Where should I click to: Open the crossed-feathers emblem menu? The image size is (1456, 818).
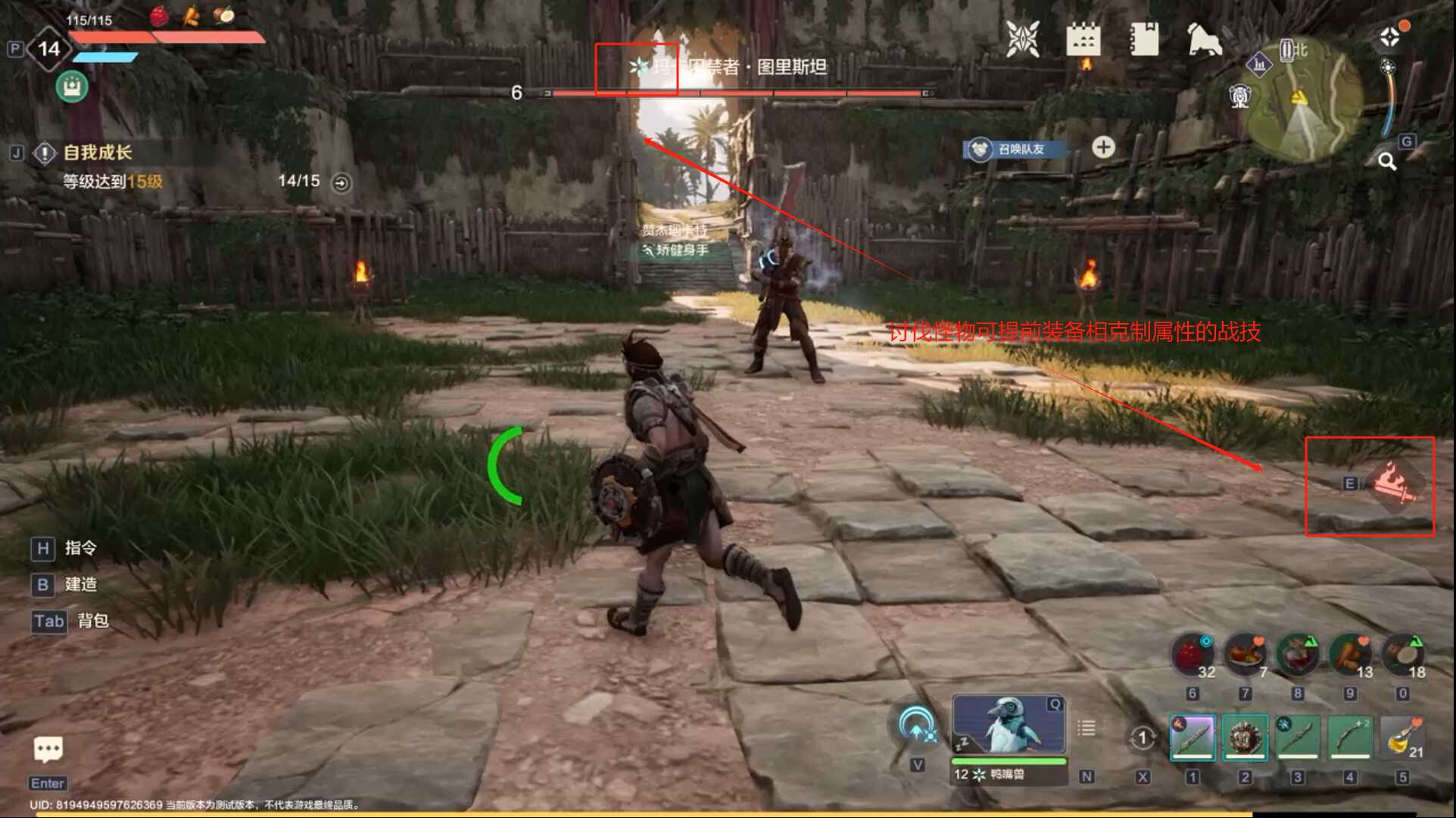click(1022, 39)
